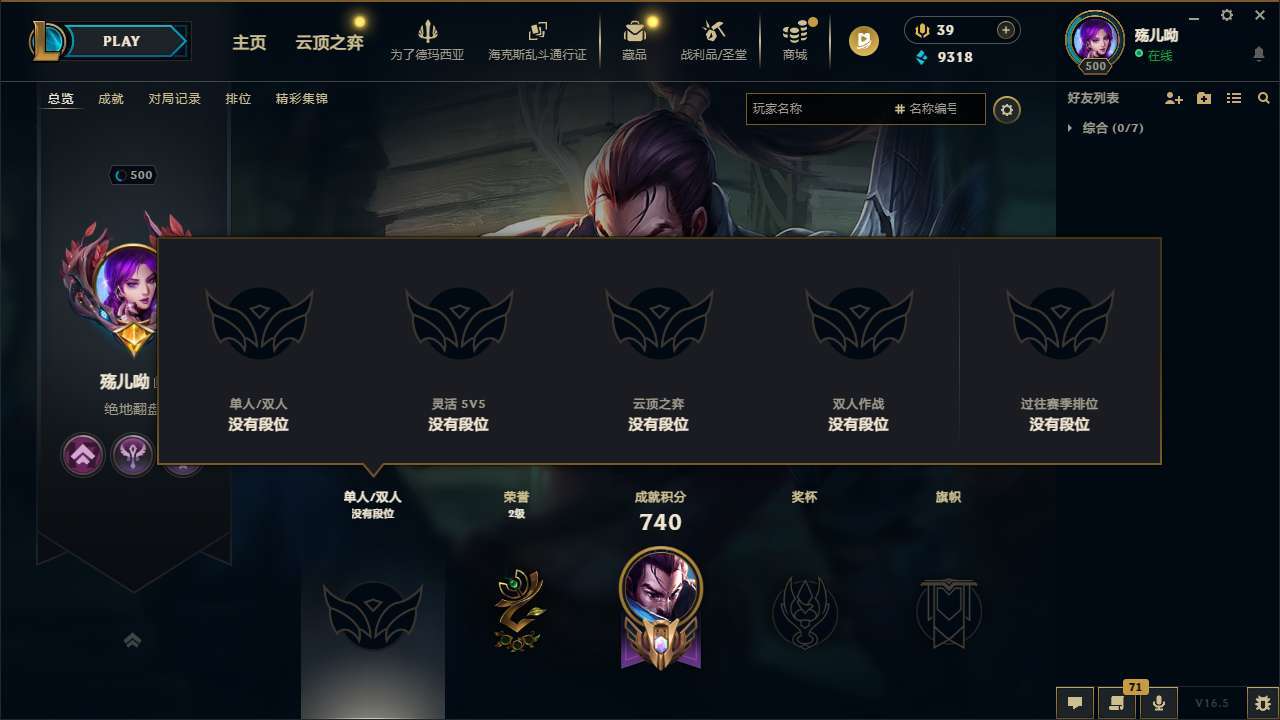The width and height of the screenshot is (1280, 720).
Task: Go to the 主页 home tab
Action: click(249, 43)
